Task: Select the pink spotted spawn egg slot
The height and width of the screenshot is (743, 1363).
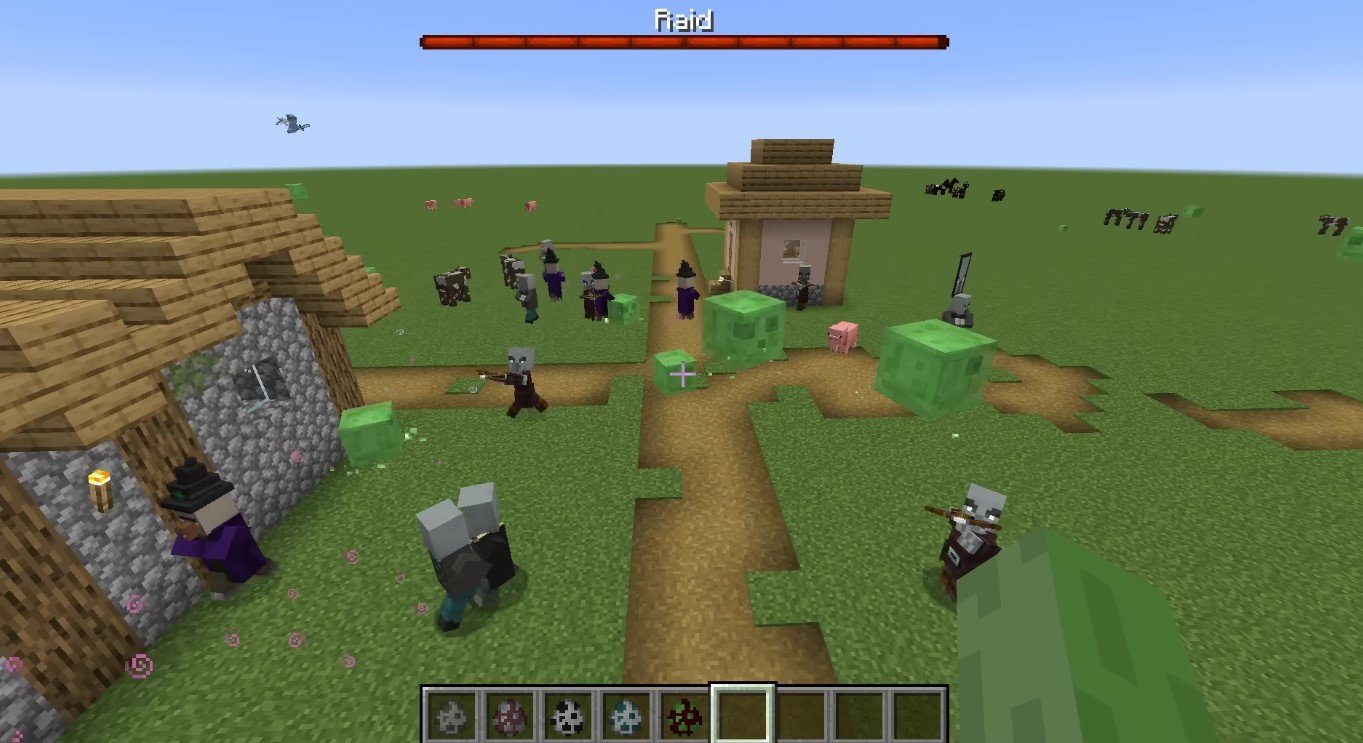Action: tap(508, 714)
